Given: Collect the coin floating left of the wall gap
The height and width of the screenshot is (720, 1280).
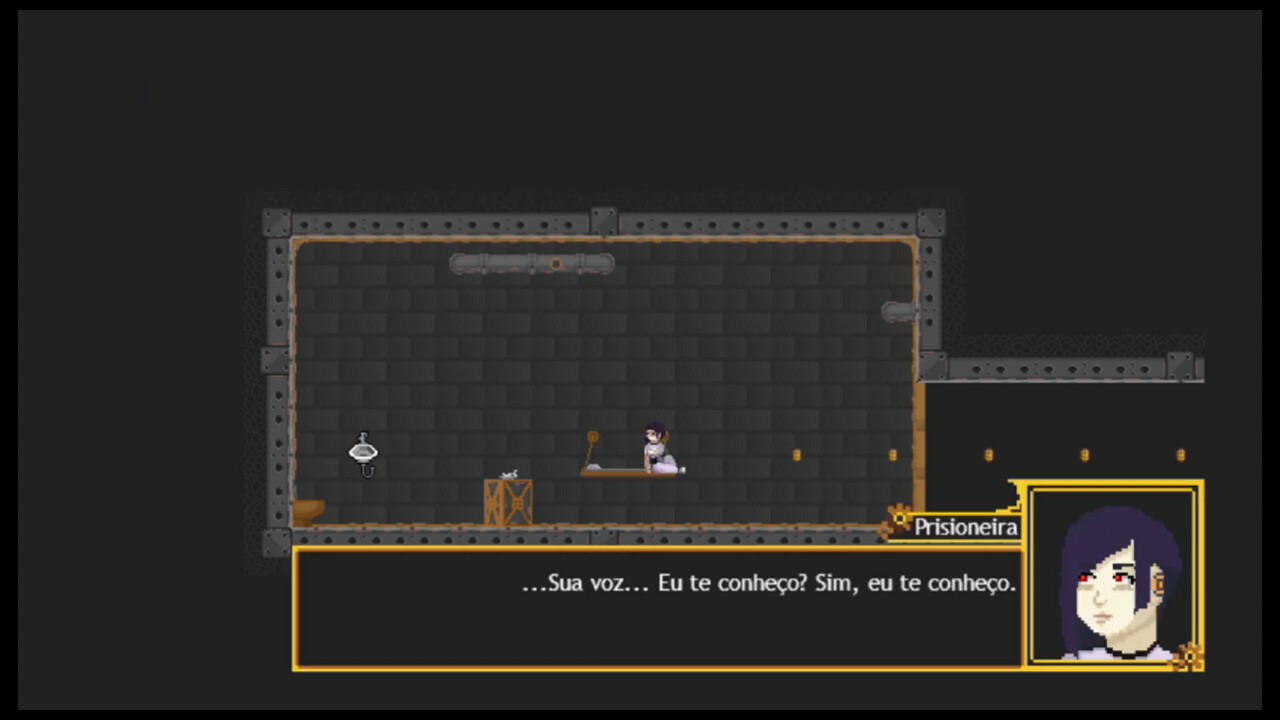Looking at the screenshot, I should tap(797, 455).
